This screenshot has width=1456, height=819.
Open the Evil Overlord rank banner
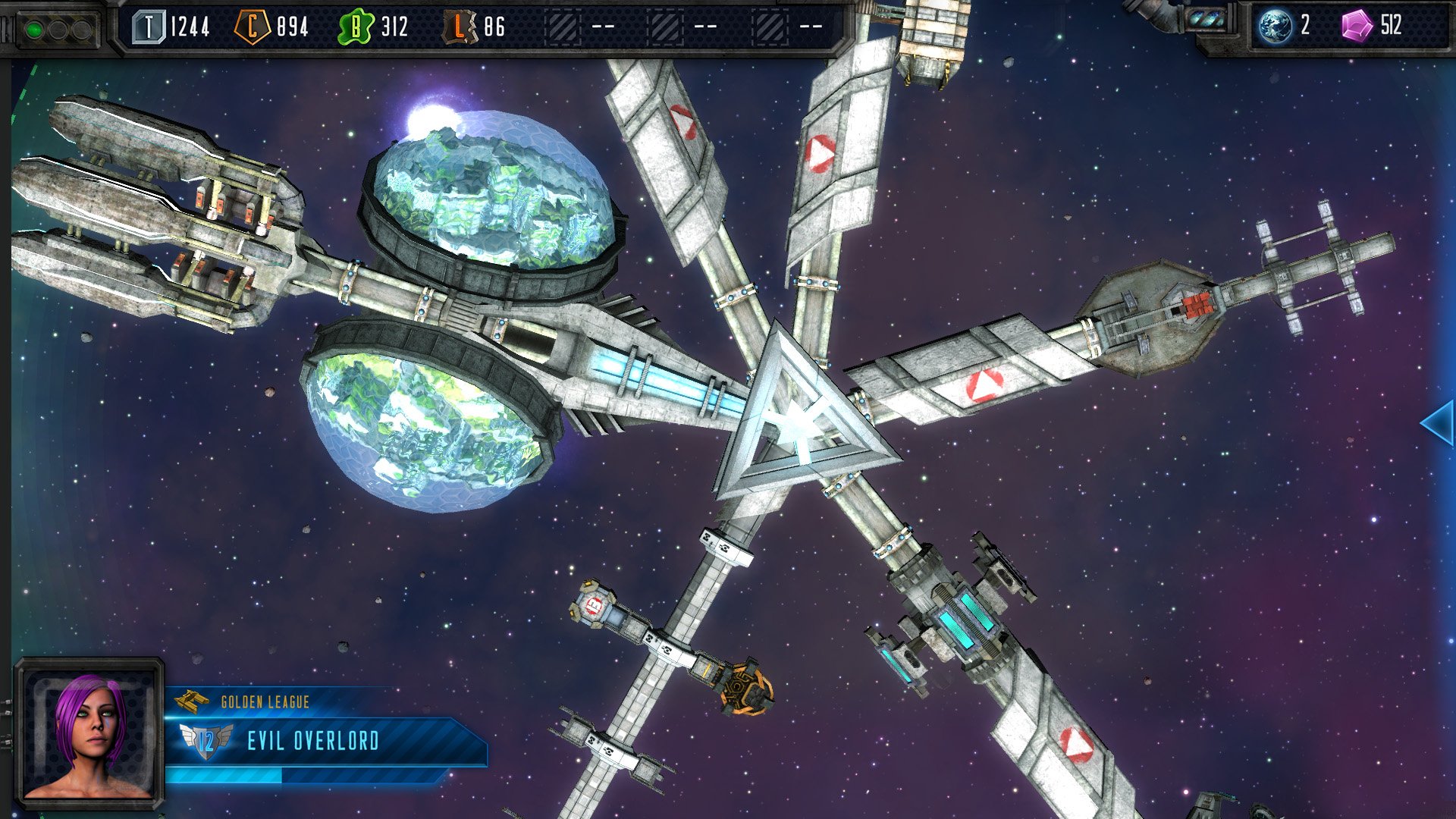(x=312, y=741)
